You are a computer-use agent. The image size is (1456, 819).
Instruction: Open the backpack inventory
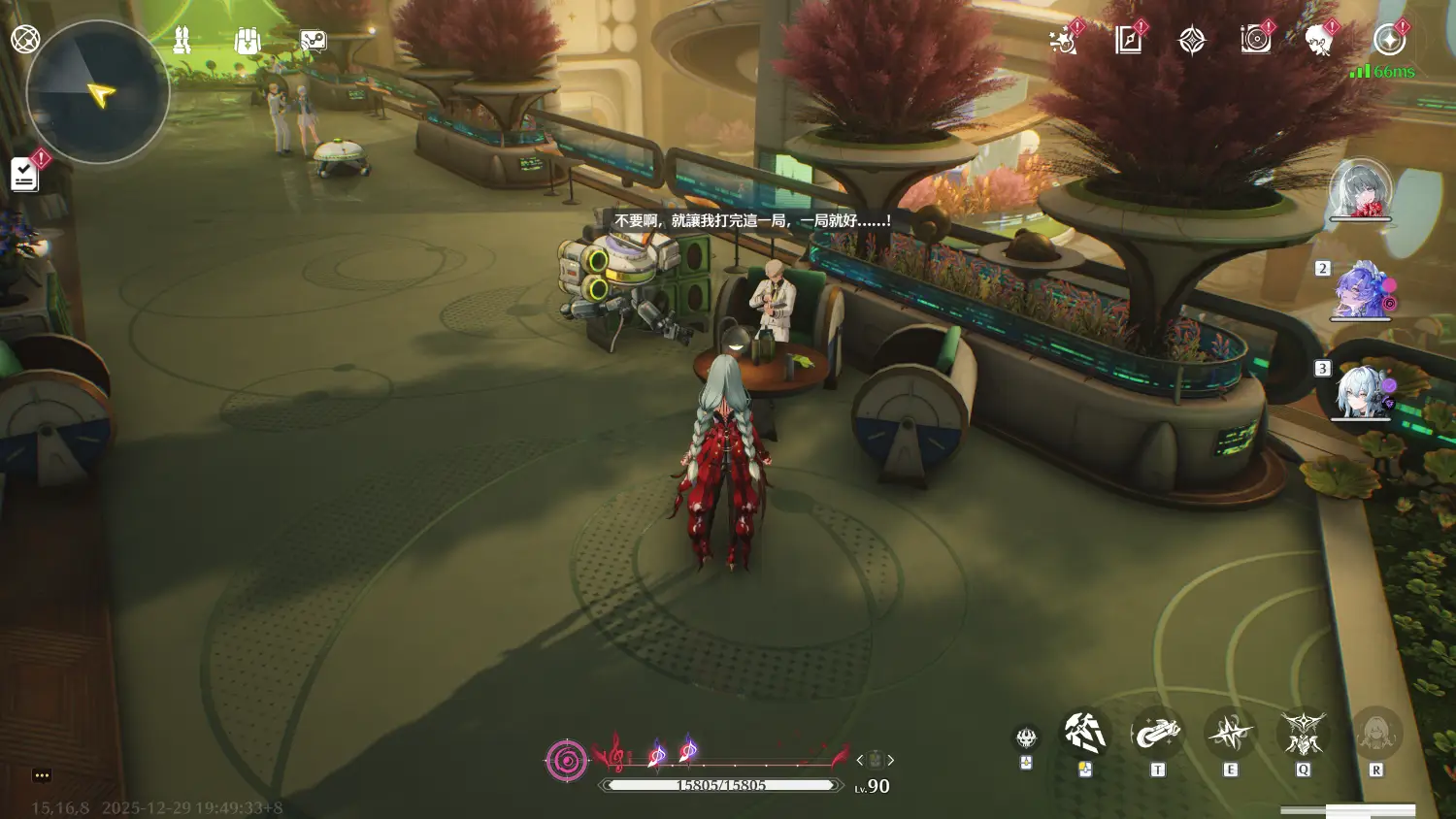(x=248, y=40)
